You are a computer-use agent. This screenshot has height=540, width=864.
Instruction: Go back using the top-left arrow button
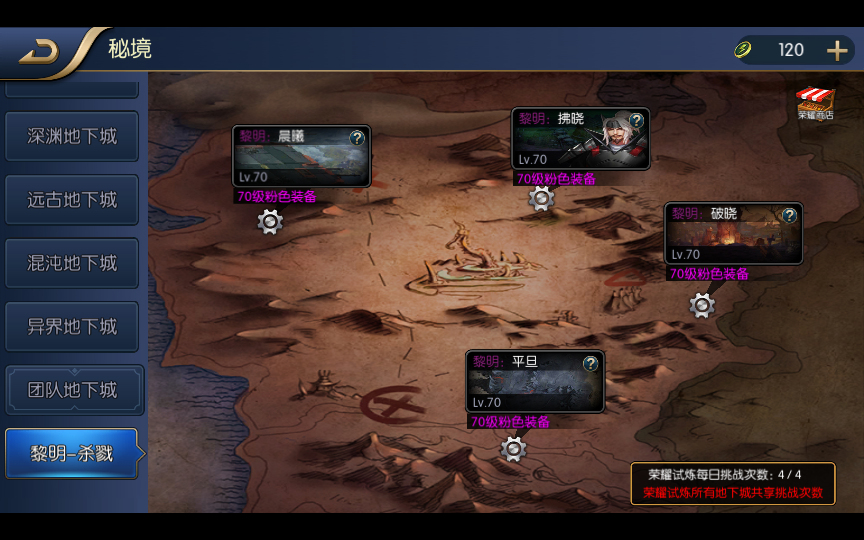[x=40, y=52]
